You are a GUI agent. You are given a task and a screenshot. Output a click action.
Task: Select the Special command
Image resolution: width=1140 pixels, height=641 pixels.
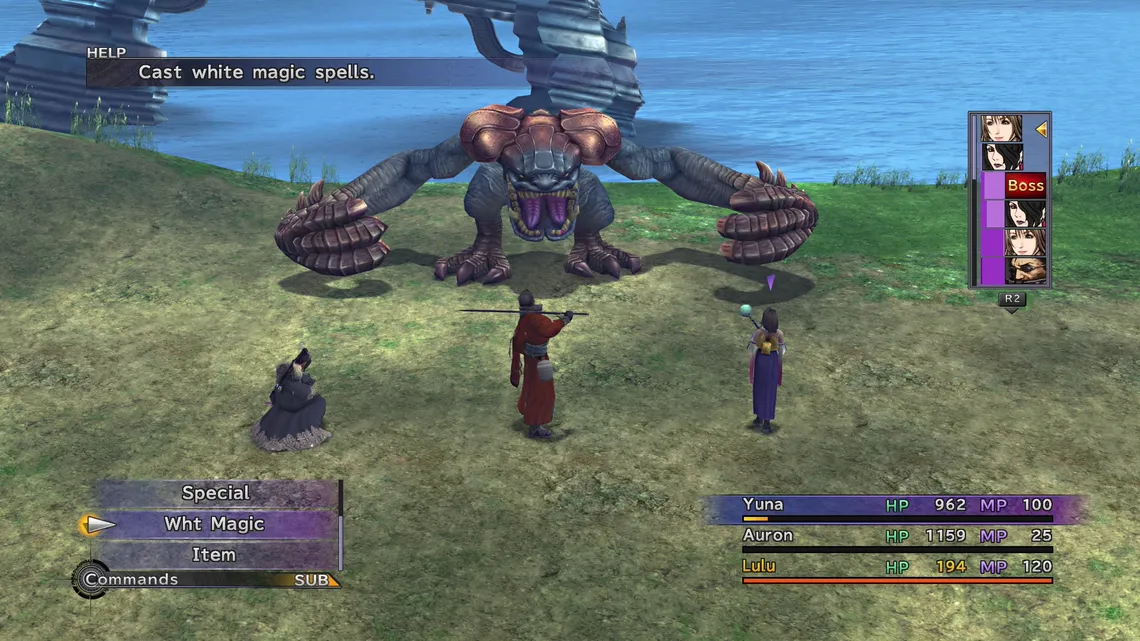215,493
